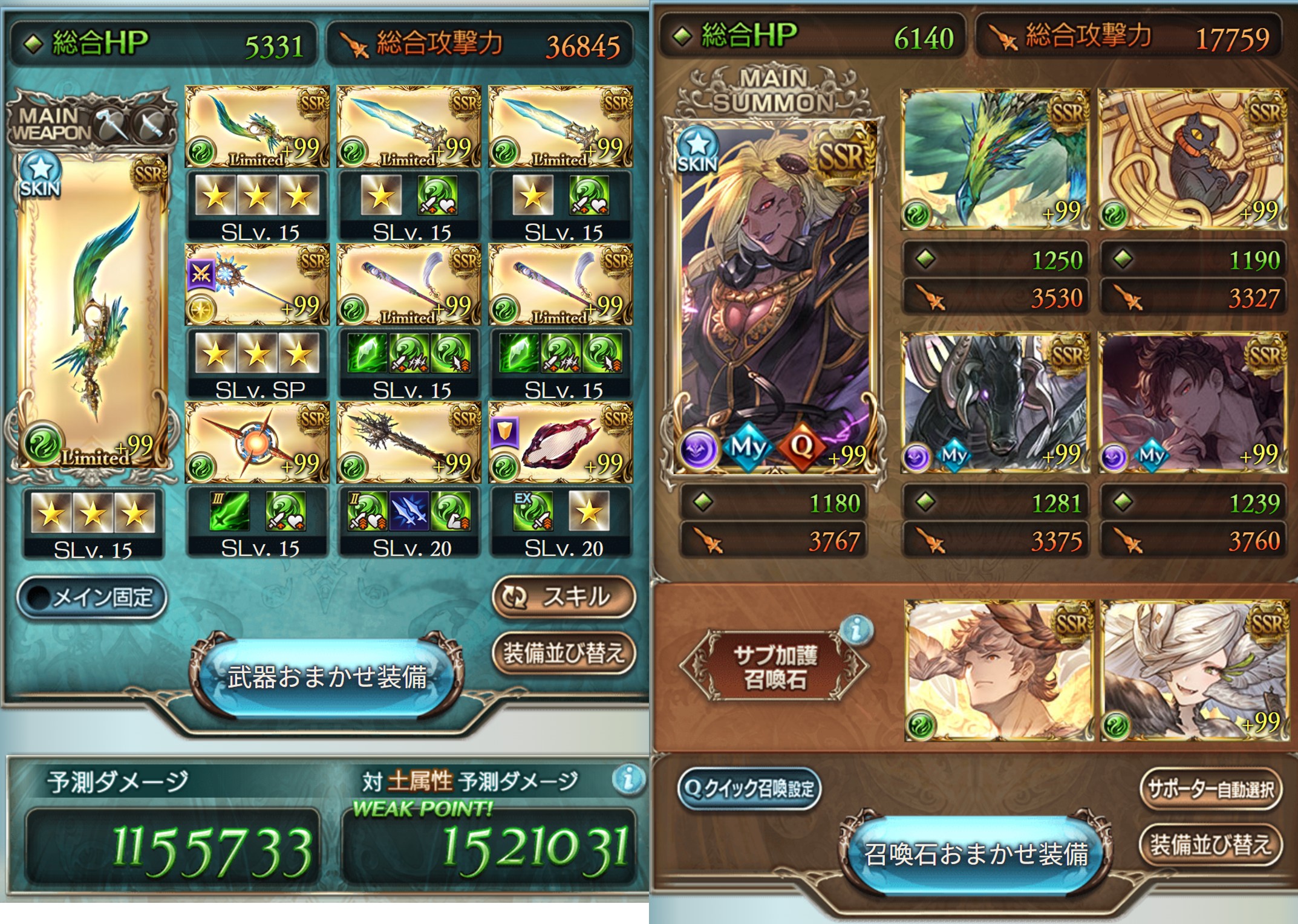This screenshot has width=1298, height=924.
Task: Activate サポーター自動選択 supporter auto-select
Action: [x=1210, y=789]
